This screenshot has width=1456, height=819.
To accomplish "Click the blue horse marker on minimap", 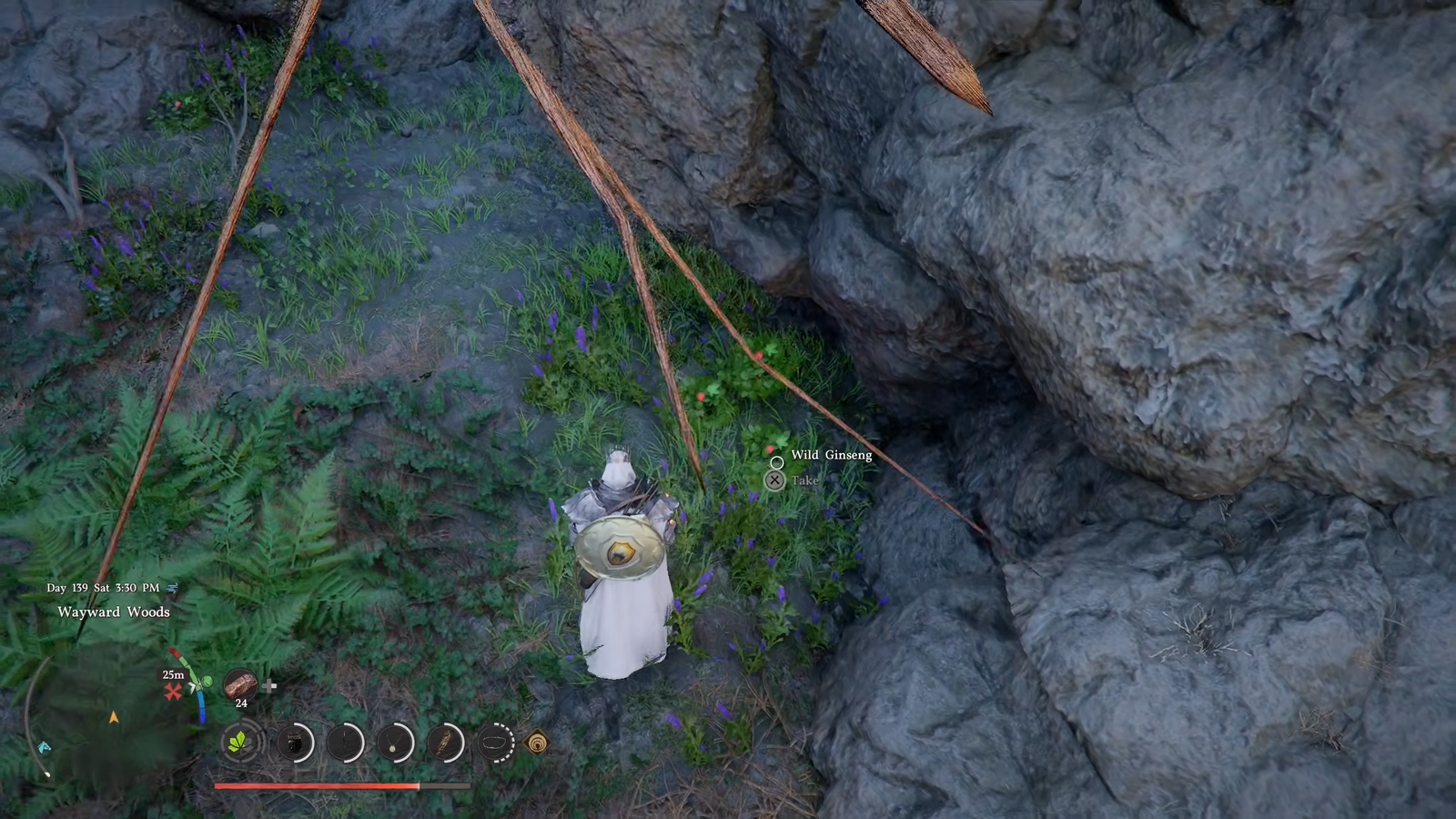I will (x=44, y=747).
